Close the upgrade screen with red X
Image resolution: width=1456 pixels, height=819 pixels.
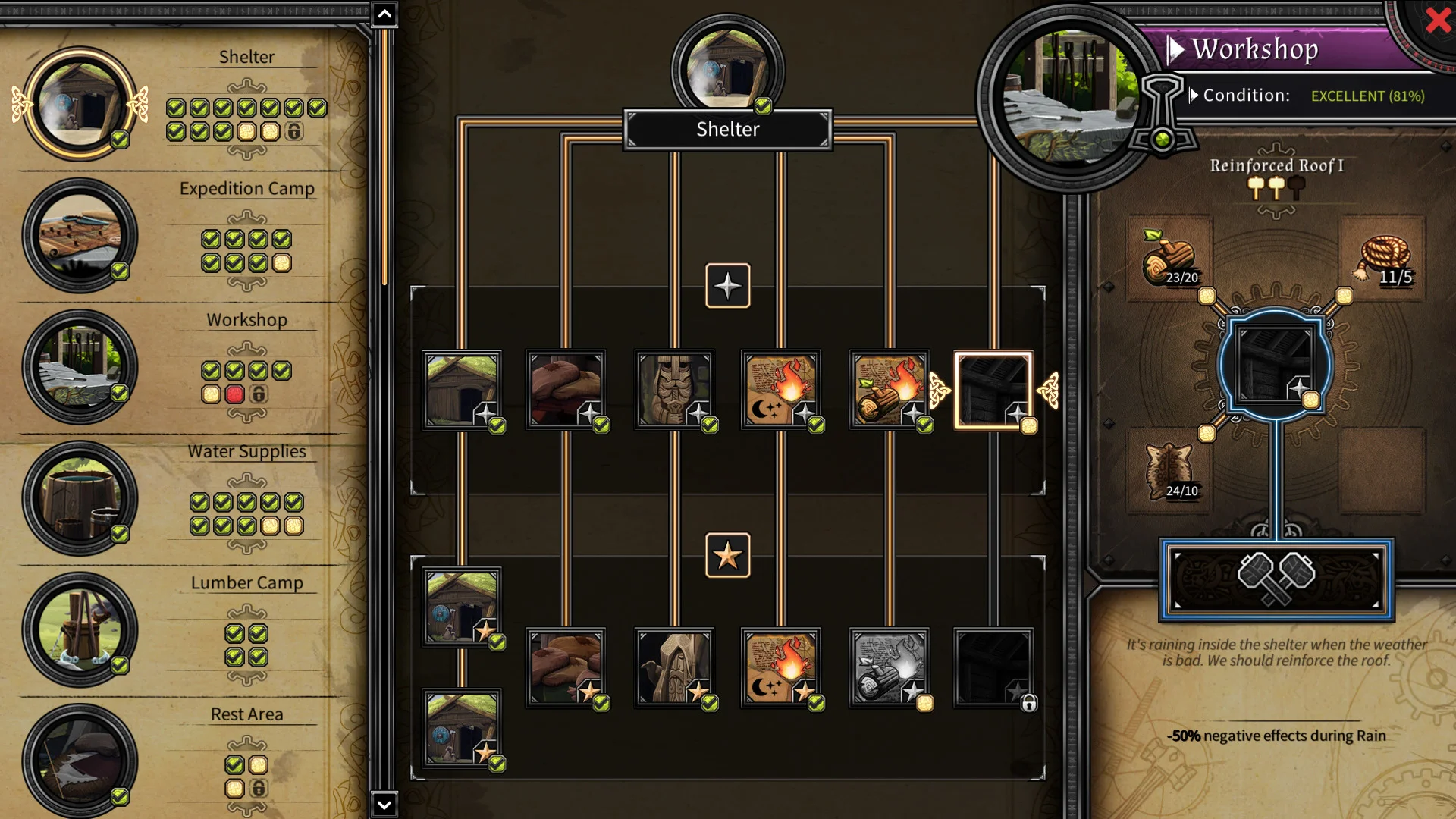pyautogui.click(x=1438, y=20)
